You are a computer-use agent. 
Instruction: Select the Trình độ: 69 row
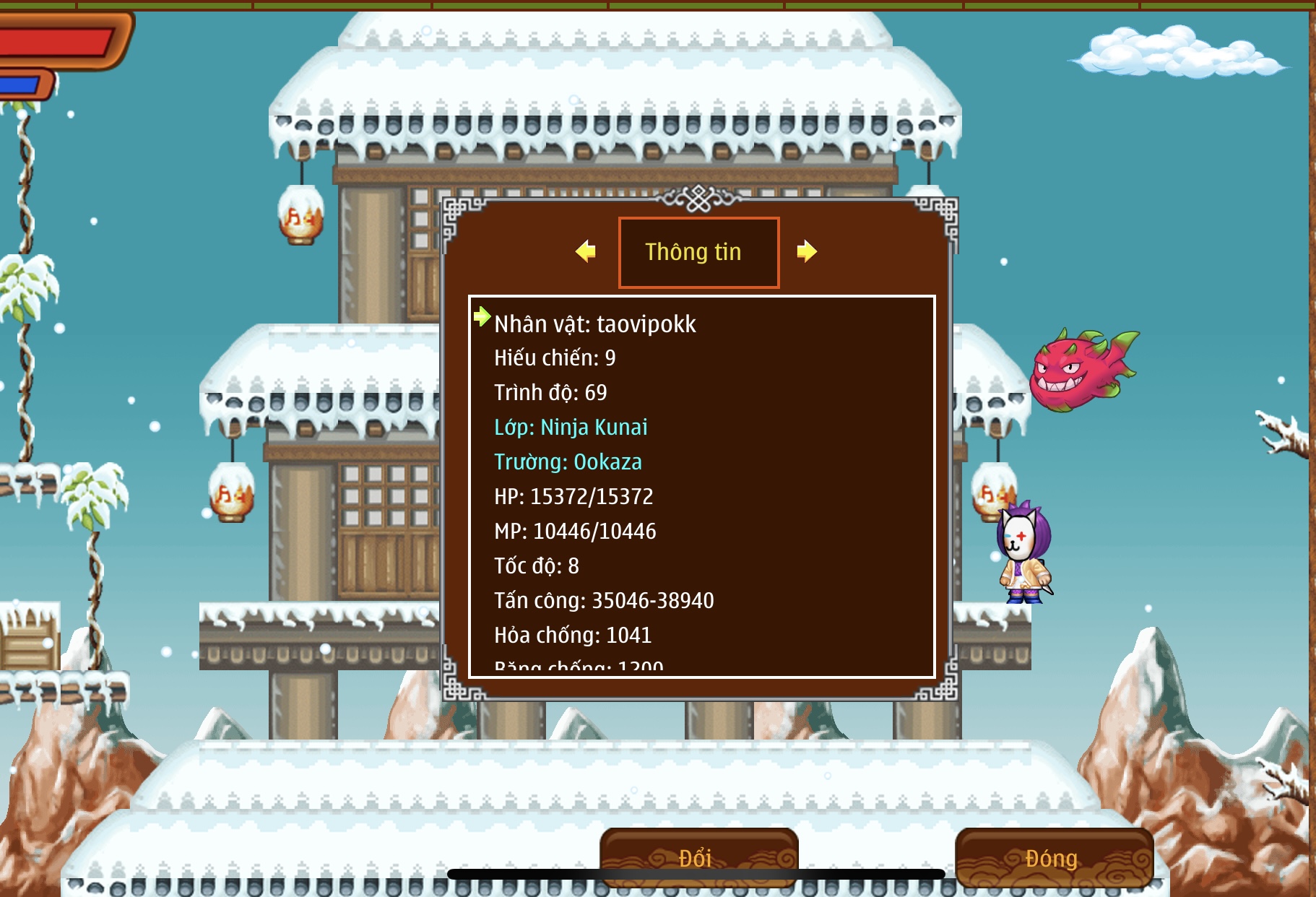[550, 393]
